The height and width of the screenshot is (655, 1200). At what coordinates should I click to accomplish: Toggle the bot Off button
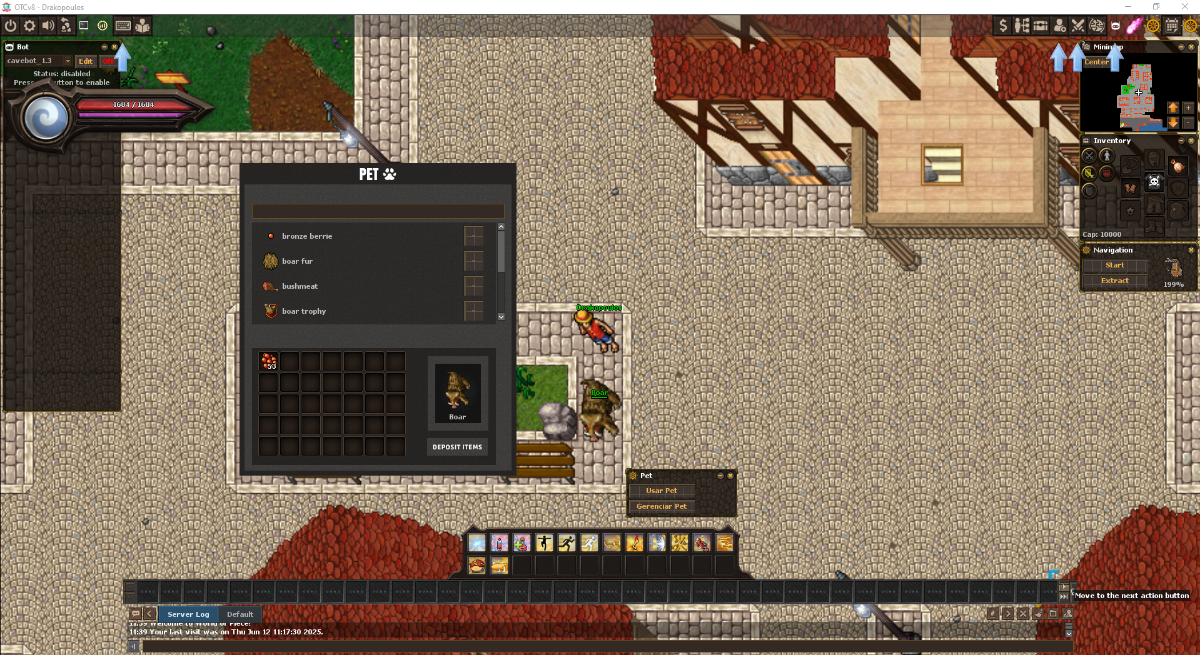tap(108, 61)
